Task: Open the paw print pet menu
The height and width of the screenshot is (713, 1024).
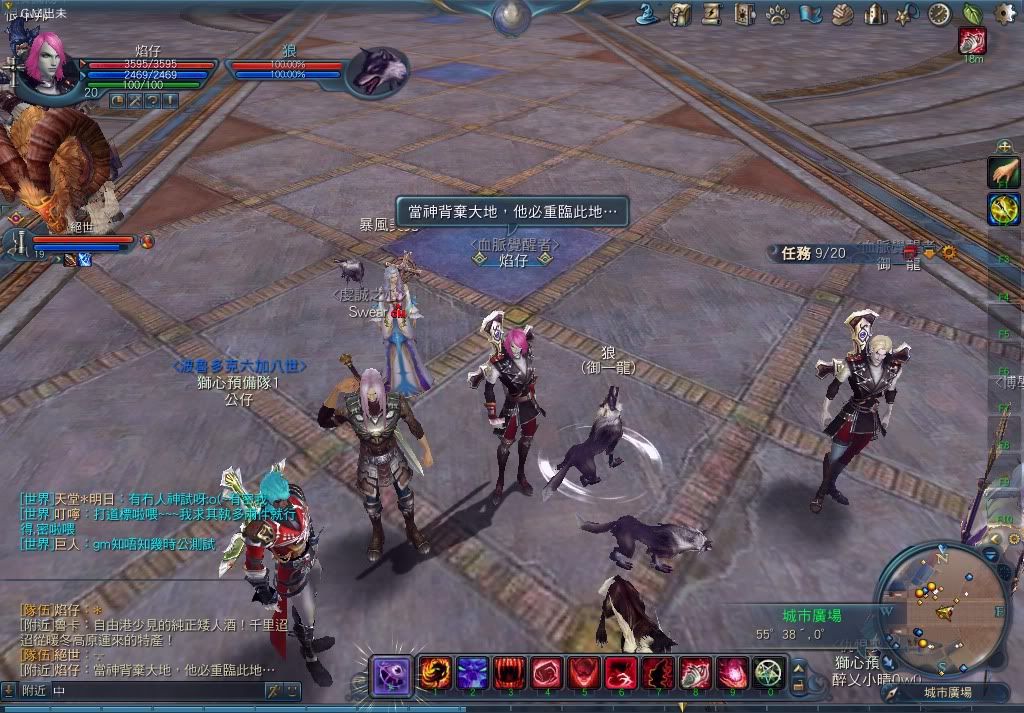Action: point(778,14)
